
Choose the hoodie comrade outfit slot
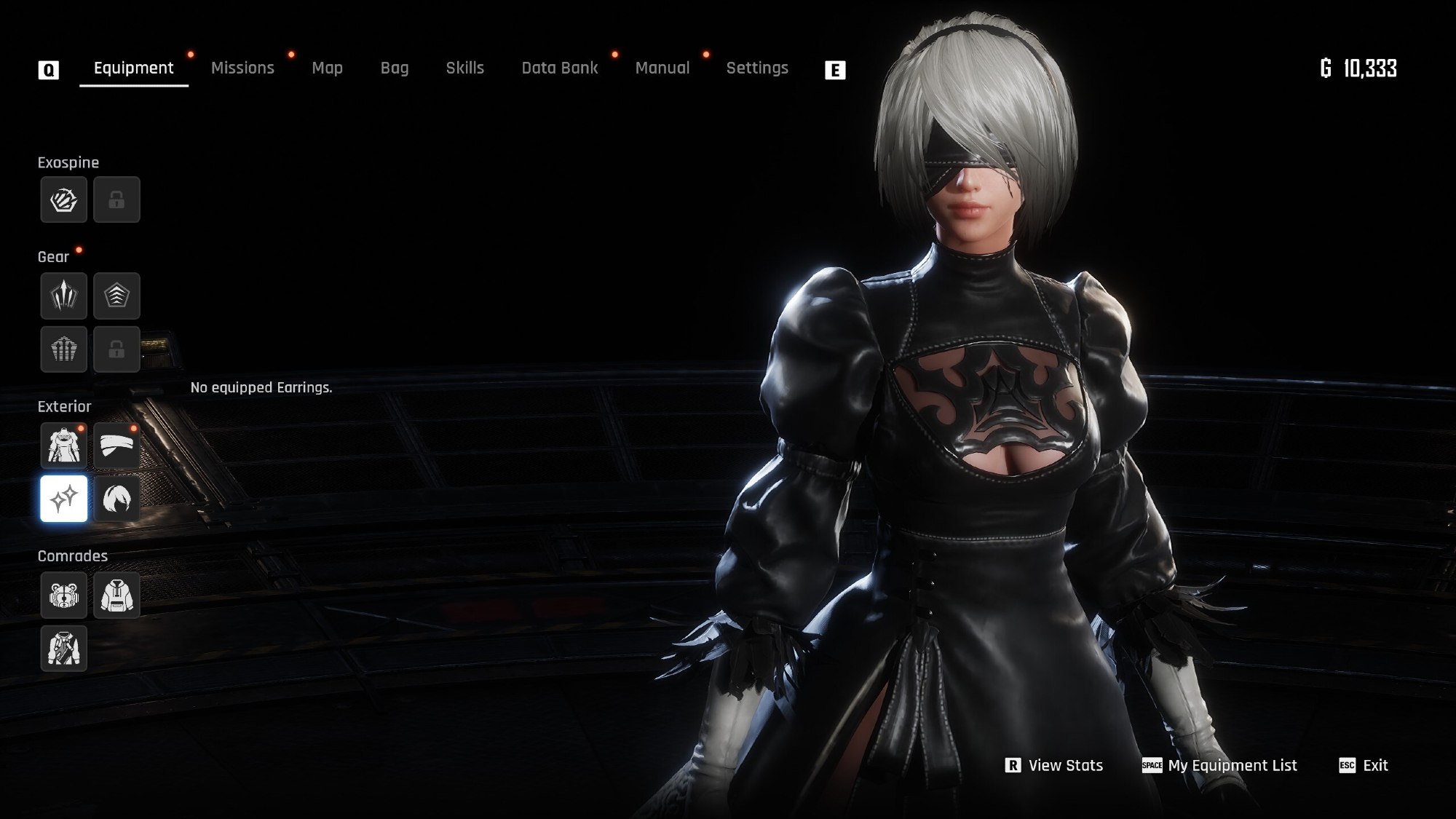pos(116,595)
